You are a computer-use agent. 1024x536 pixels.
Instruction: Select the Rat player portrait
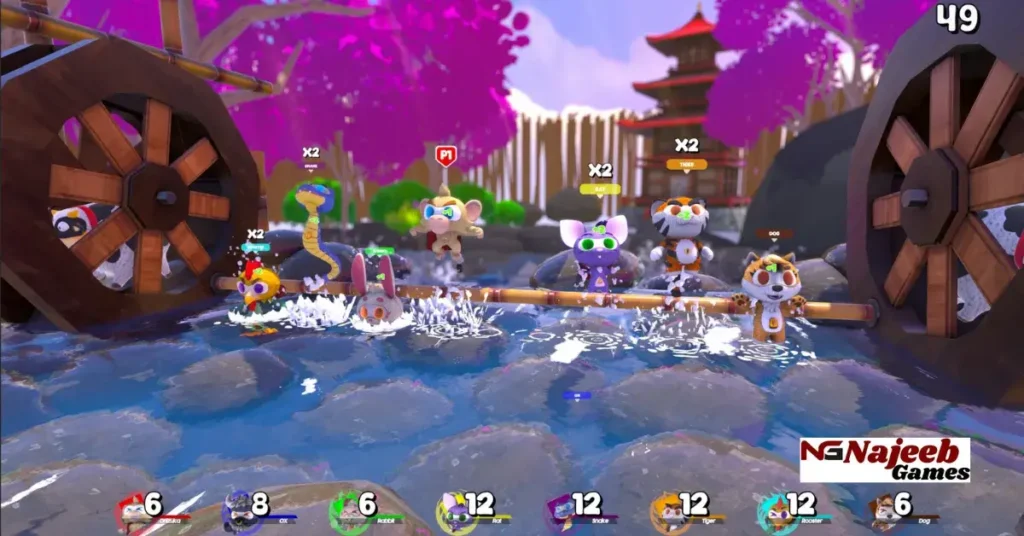[453, 512]
